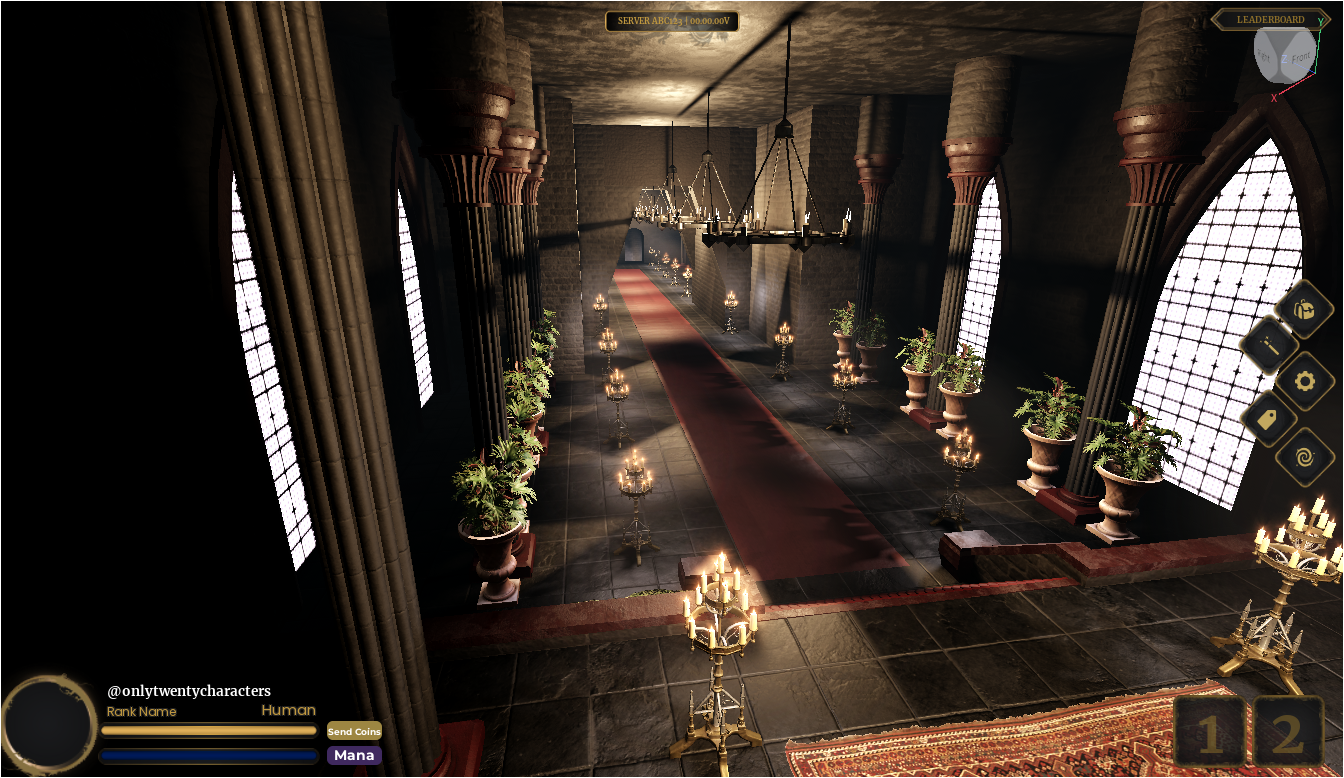This screenshot has height=778, width=1344.
Task: Click the purple Mana button
Action: 354,755
